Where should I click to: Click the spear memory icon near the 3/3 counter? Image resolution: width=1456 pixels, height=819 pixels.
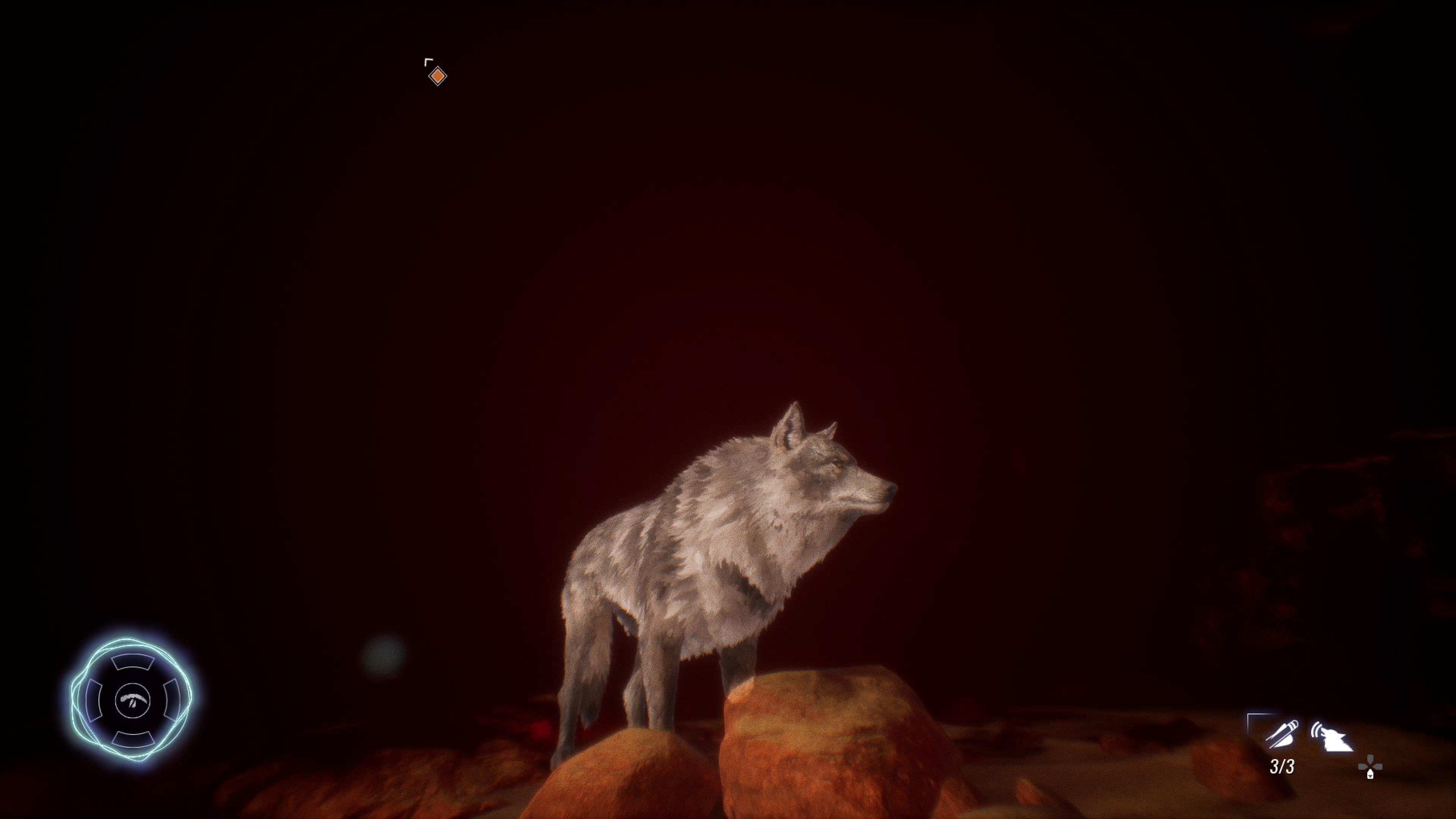tap(1281, 735)
